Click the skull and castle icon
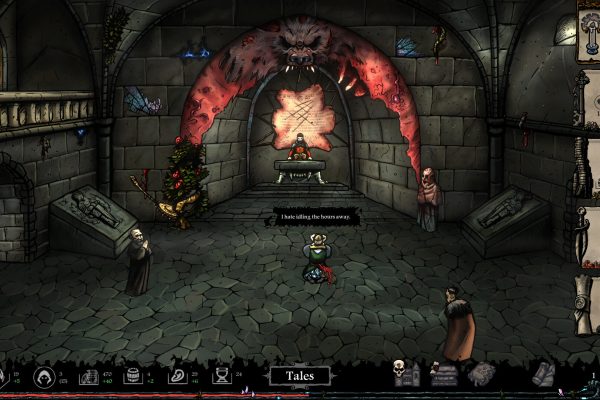 pyautogui.click(x=405, y=374)
